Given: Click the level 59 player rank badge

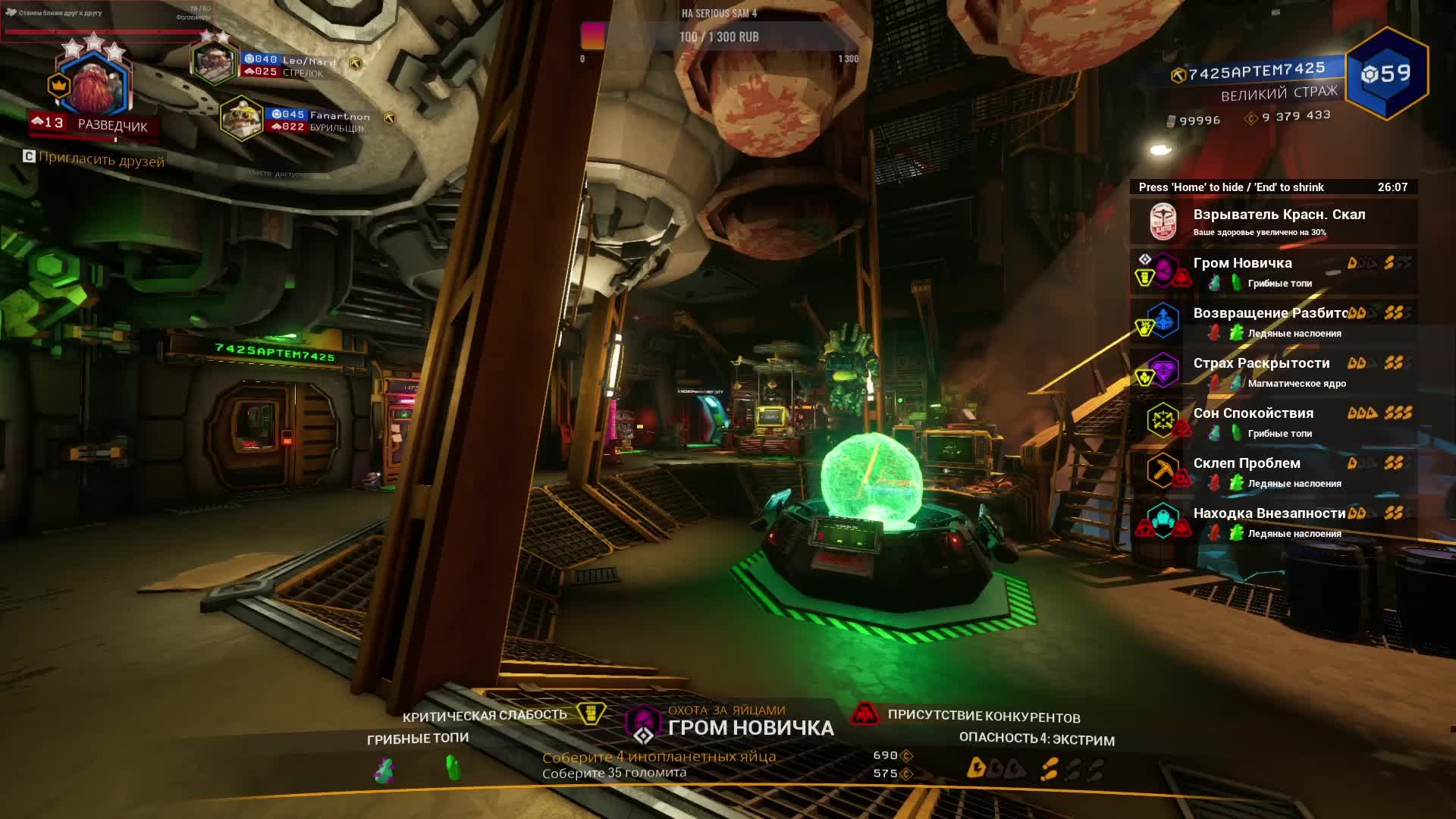Looking at the screenshot, I should (x=1387, y=74).
